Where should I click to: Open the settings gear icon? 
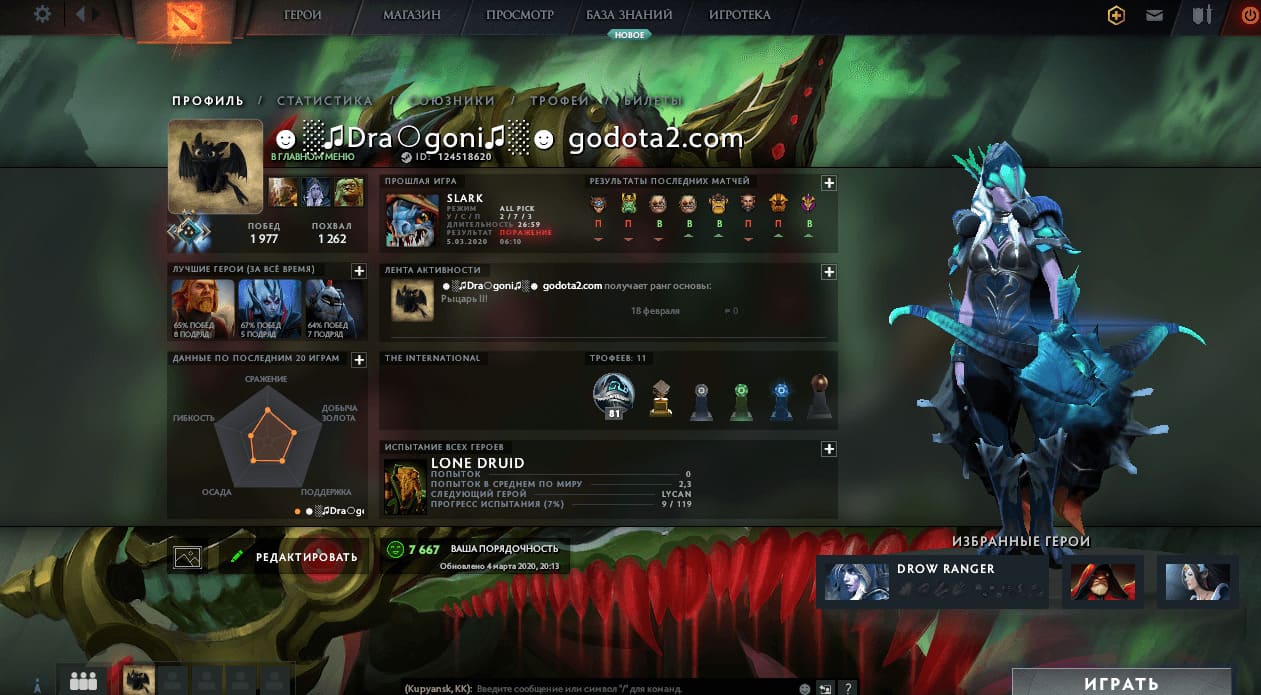tap(42, 14)
